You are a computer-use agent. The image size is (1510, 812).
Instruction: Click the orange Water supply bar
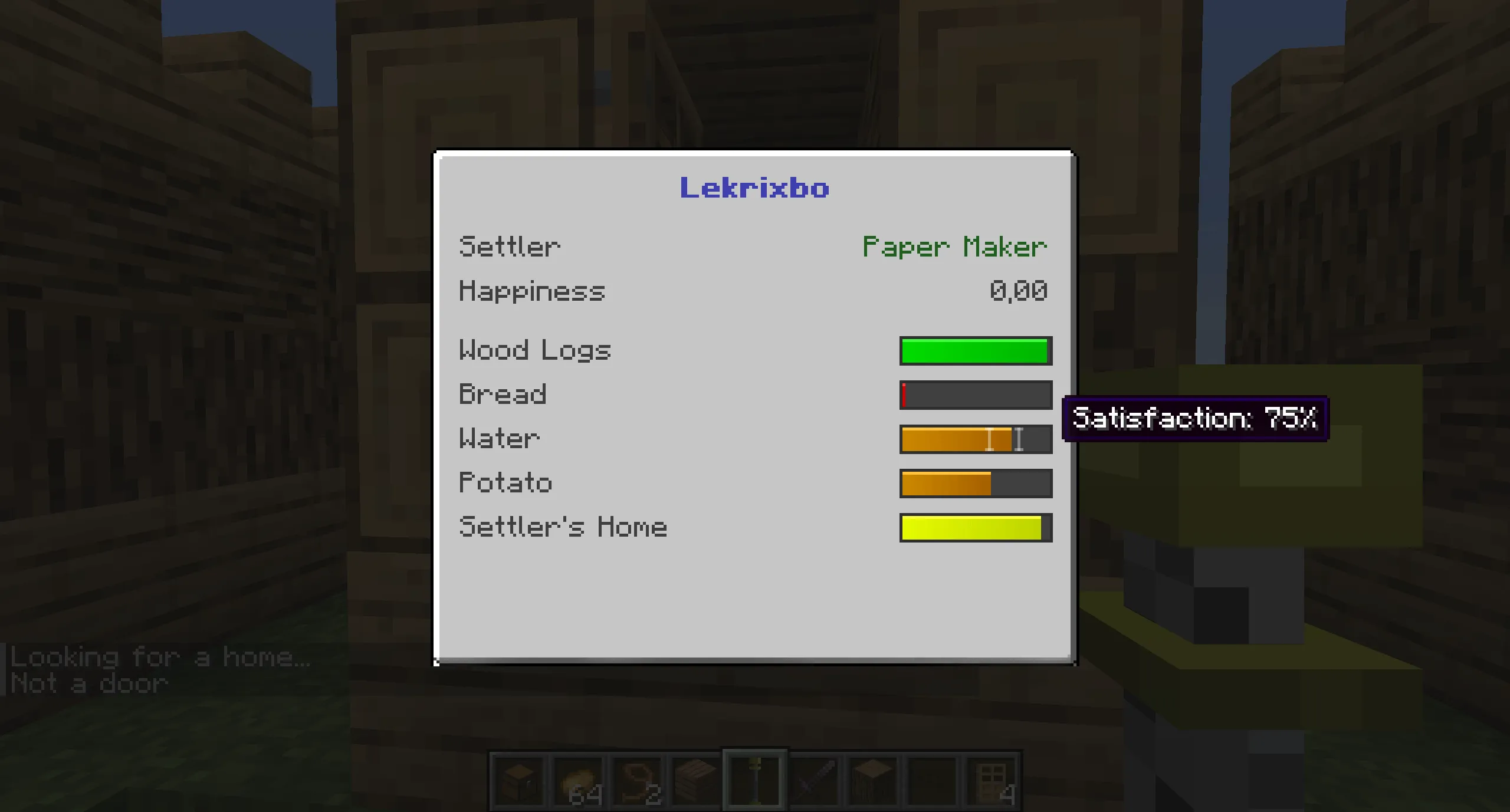pyautogui.click(x=975, y=439)
